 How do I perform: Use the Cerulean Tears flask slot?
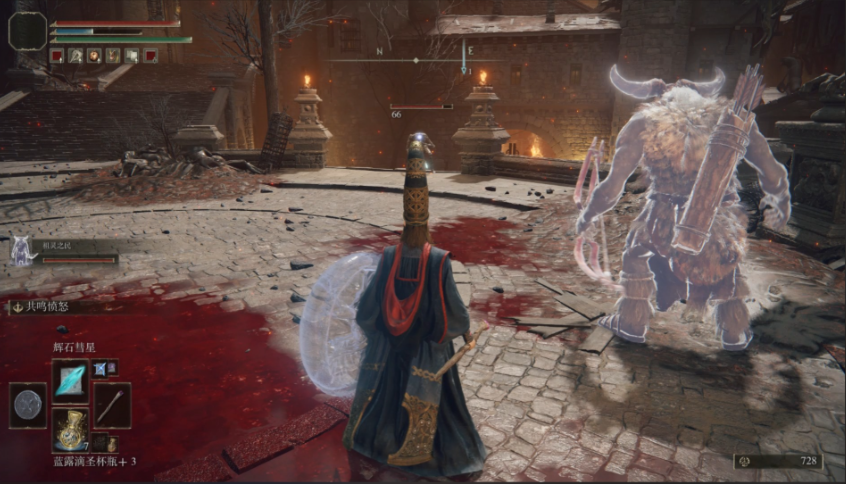pyautogui.click(x=70, y=428)
